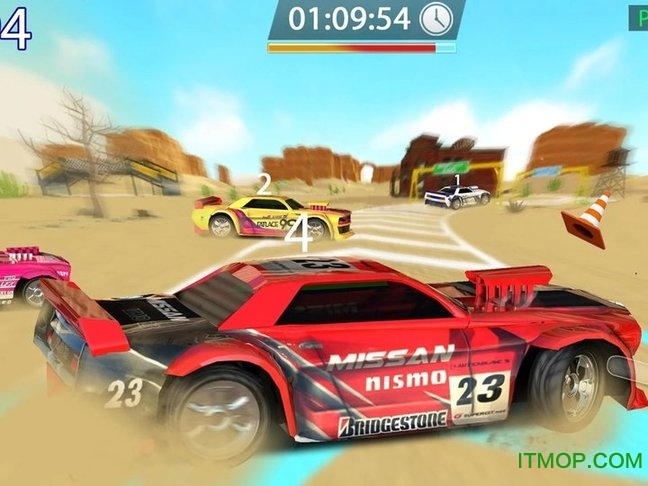Tap the green pause button
The width and height of the screenshot is (648, 486).
pyautogui.click(x=639, y=17)
